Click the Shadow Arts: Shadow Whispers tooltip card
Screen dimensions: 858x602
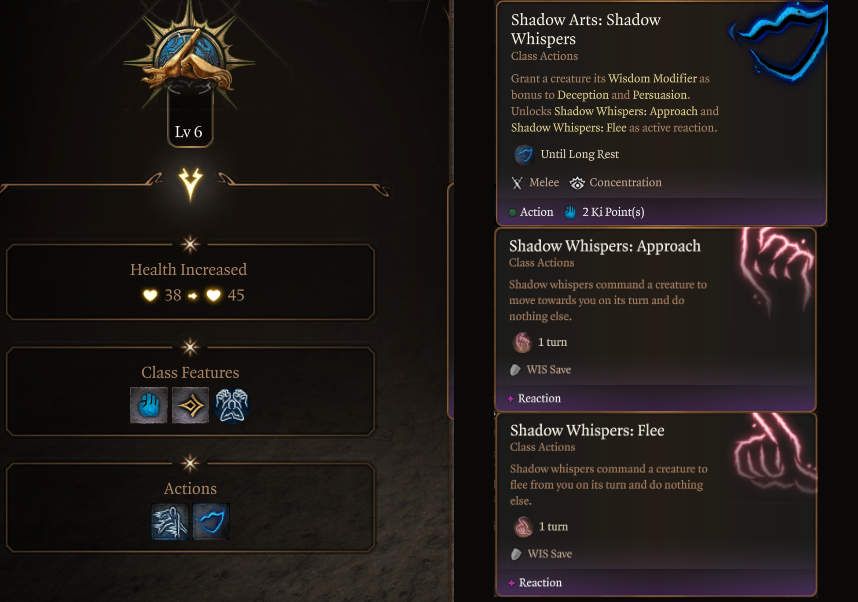(x=661, y=112)
